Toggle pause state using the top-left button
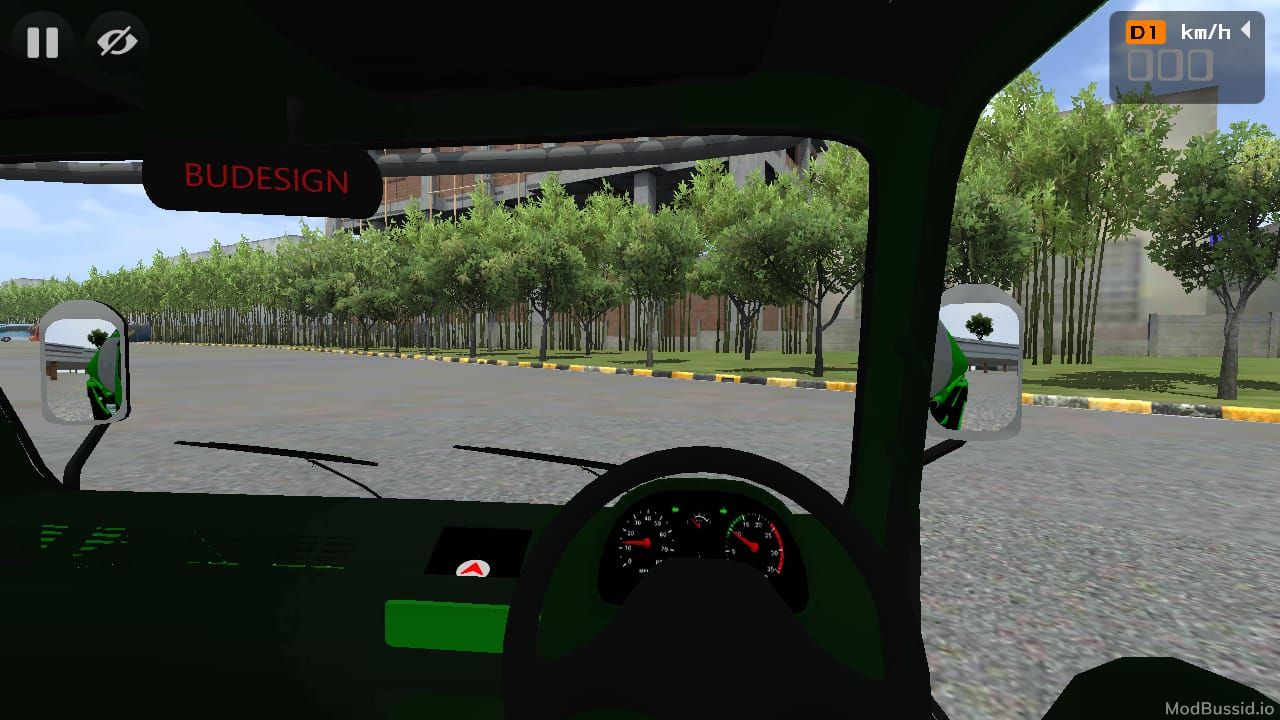Image resolution: width=1280 pixels, height=720 pixels. coord(42,42)
